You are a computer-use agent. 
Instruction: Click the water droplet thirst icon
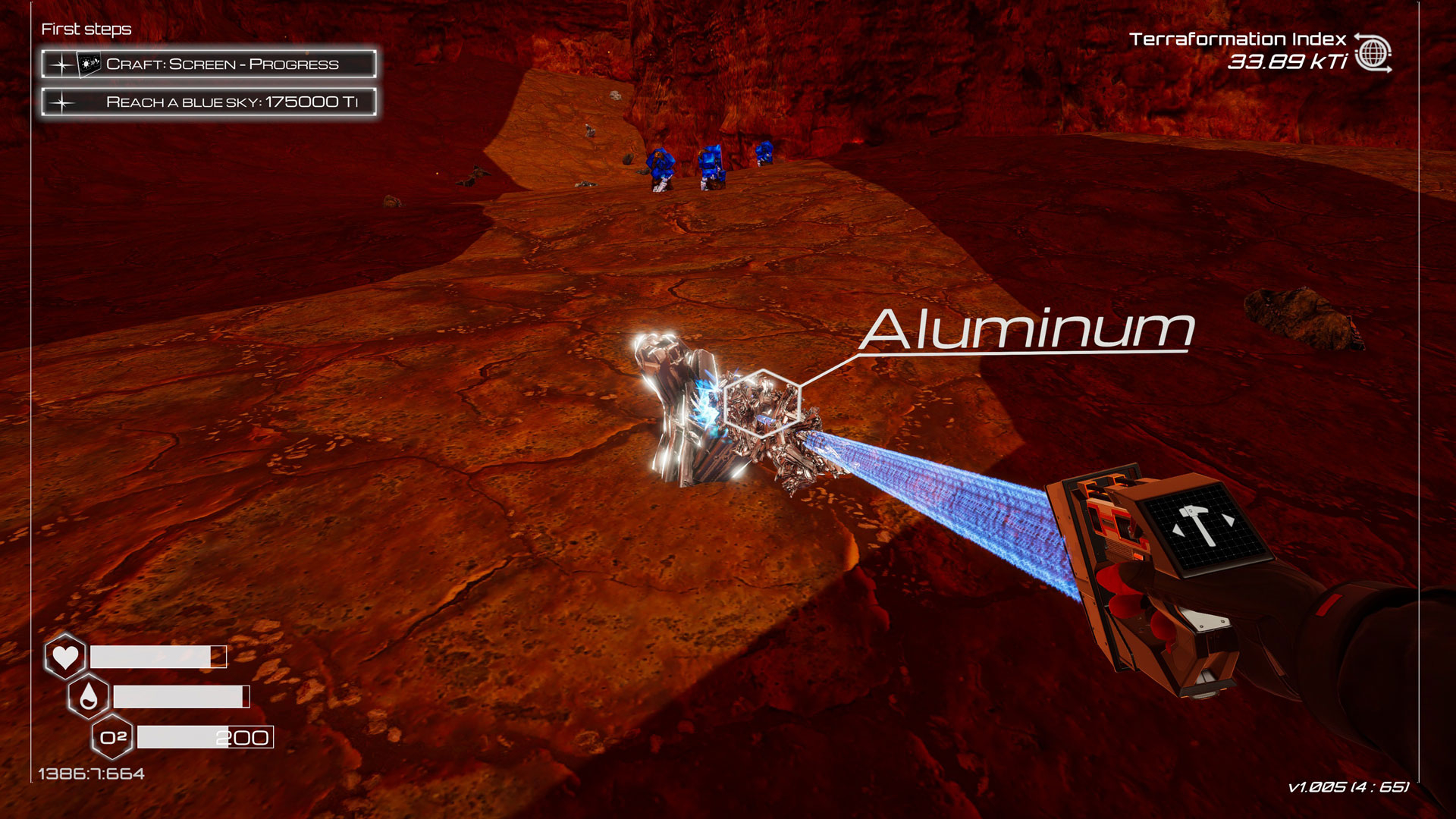[89, 696]
